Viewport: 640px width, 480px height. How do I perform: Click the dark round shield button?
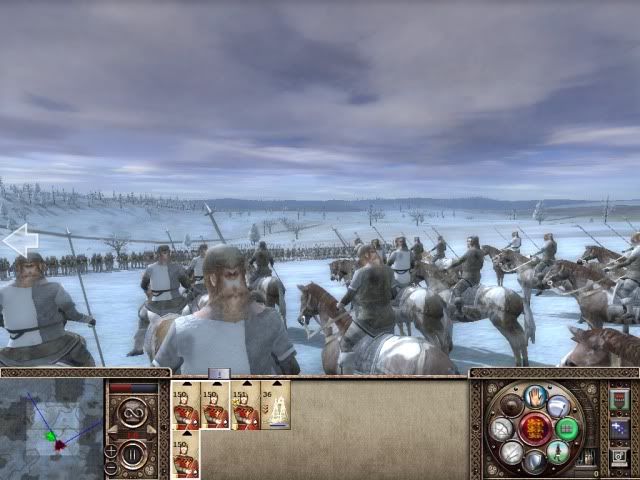pyautogui.click(x=512, y=405)
